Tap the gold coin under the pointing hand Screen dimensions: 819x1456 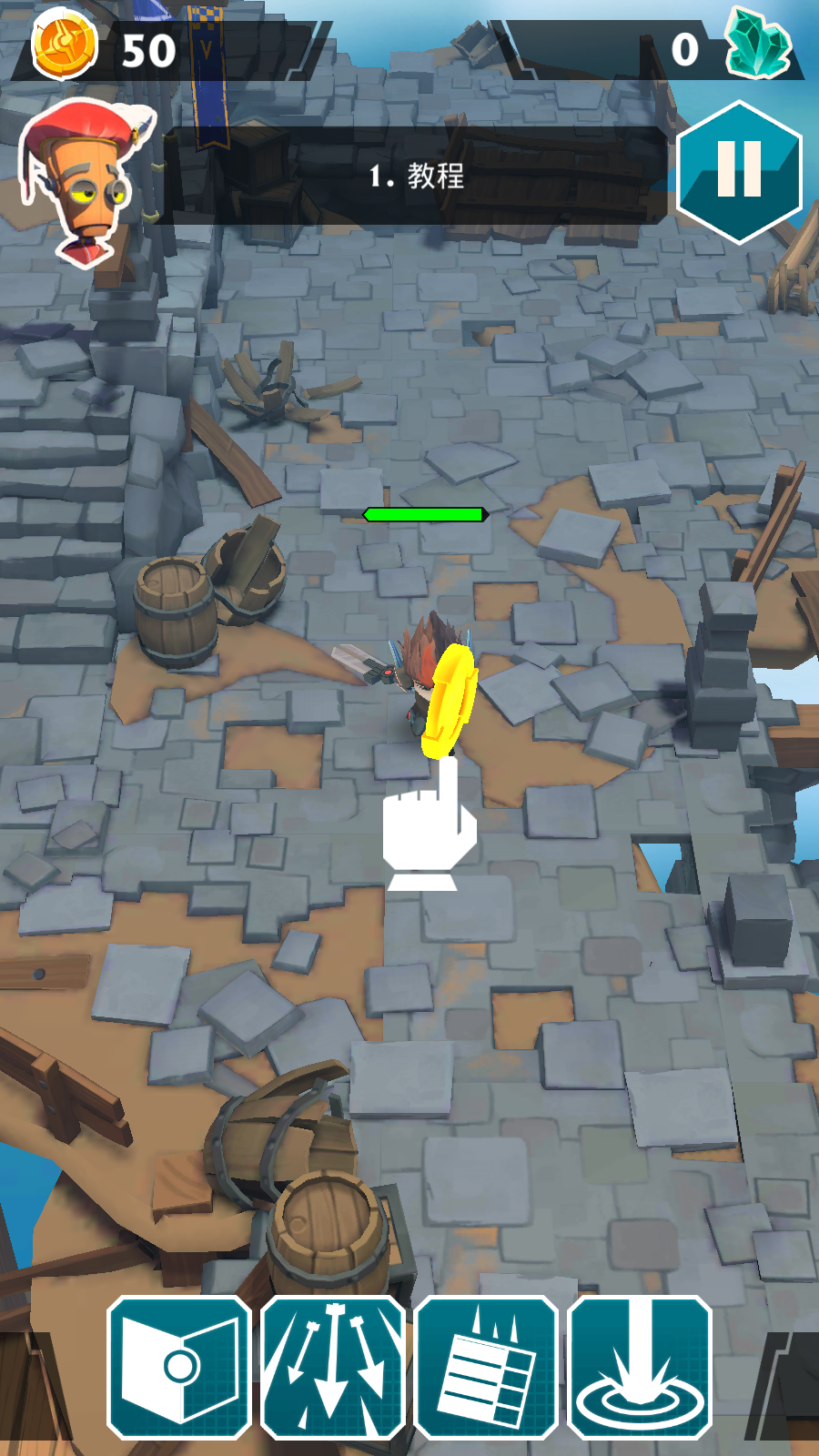450,701
